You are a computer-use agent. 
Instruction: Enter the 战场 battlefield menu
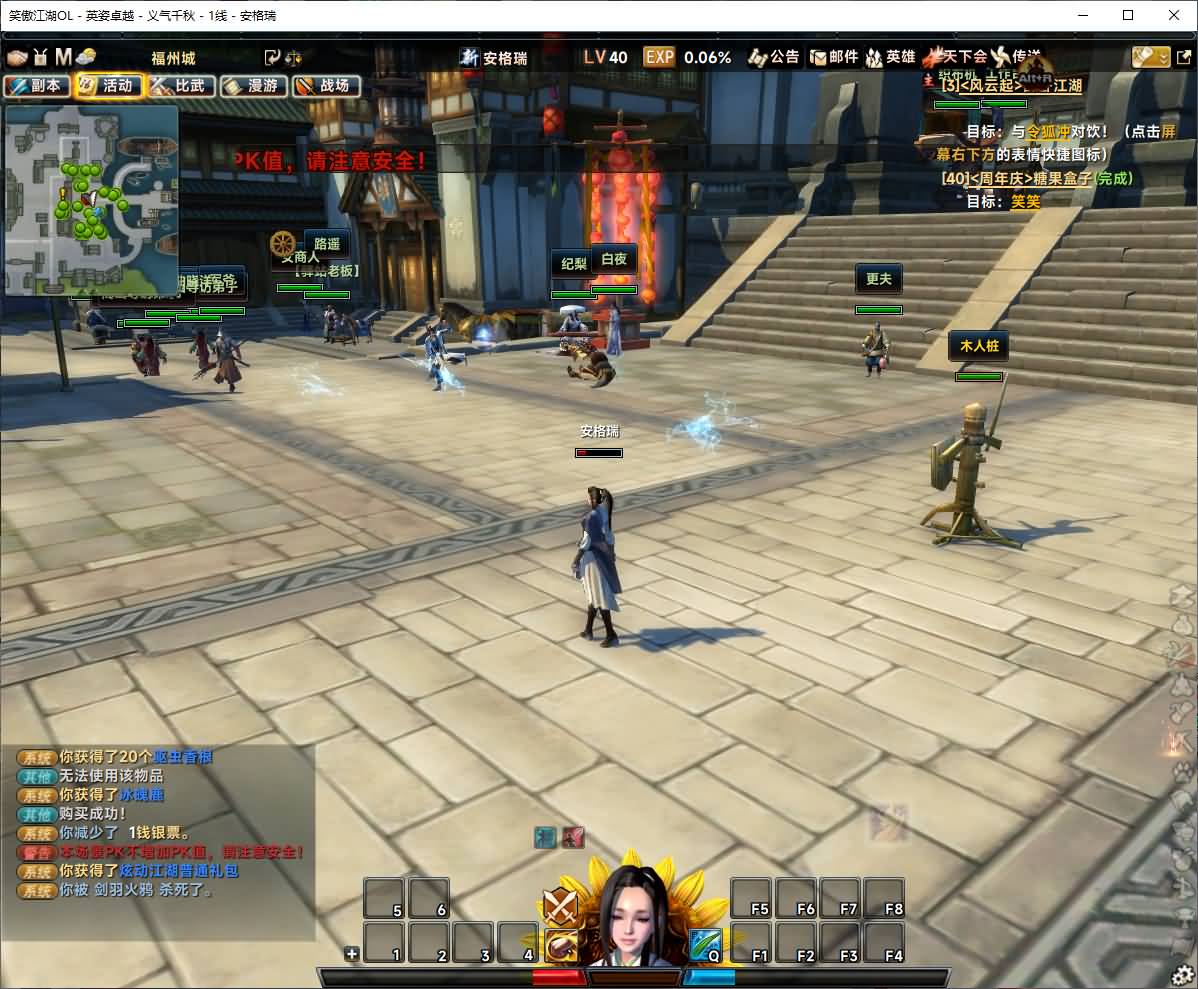click(325, 86)
